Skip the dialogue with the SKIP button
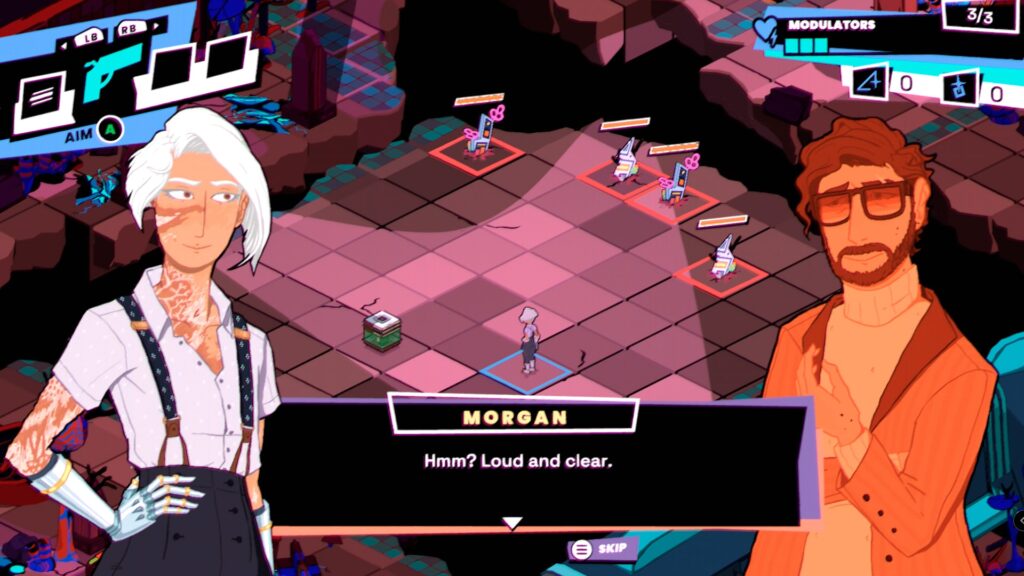The height and width of the screenshot is (576, 1024). [601, 548]
